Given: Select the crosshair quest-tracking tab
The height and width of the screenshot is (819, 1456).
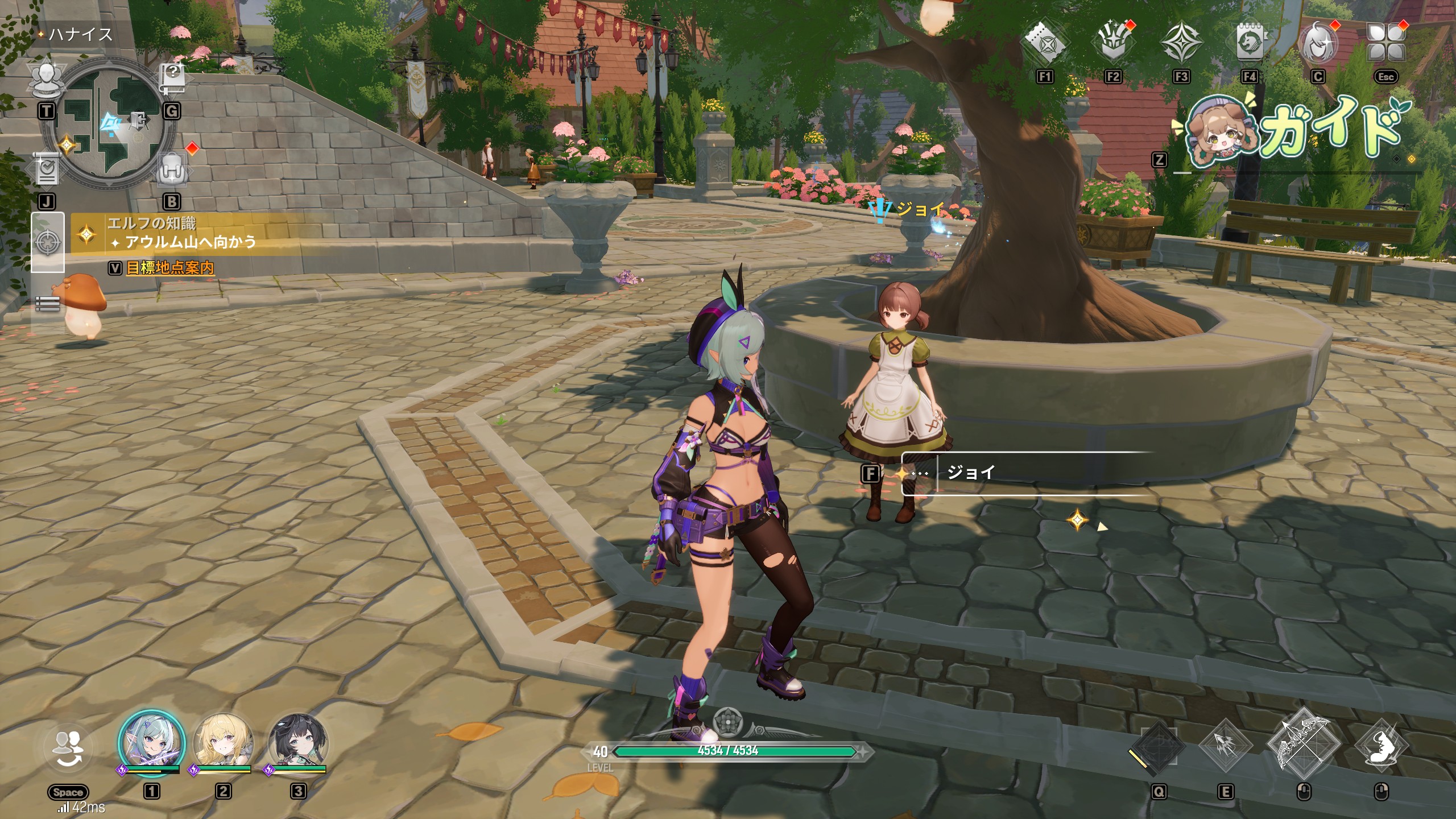Looking at the screenshot, I should (47, 242).
